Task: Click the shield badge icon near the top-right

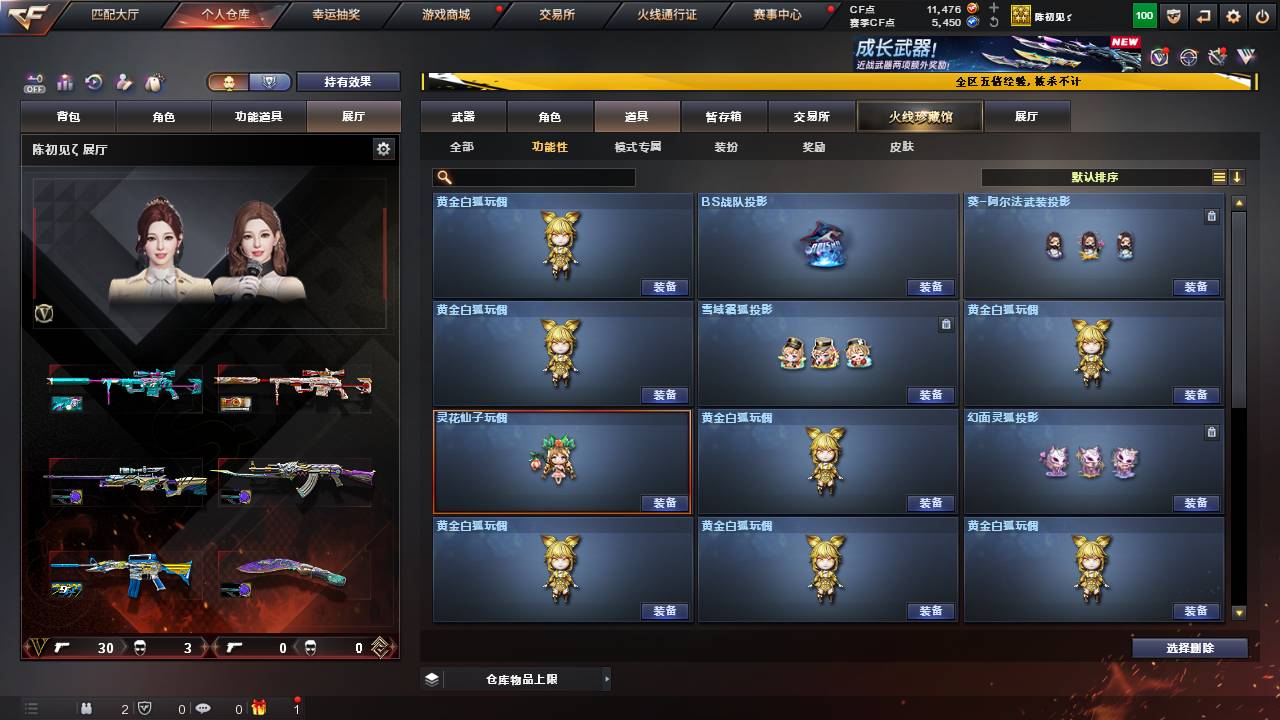Action: 1175,16
